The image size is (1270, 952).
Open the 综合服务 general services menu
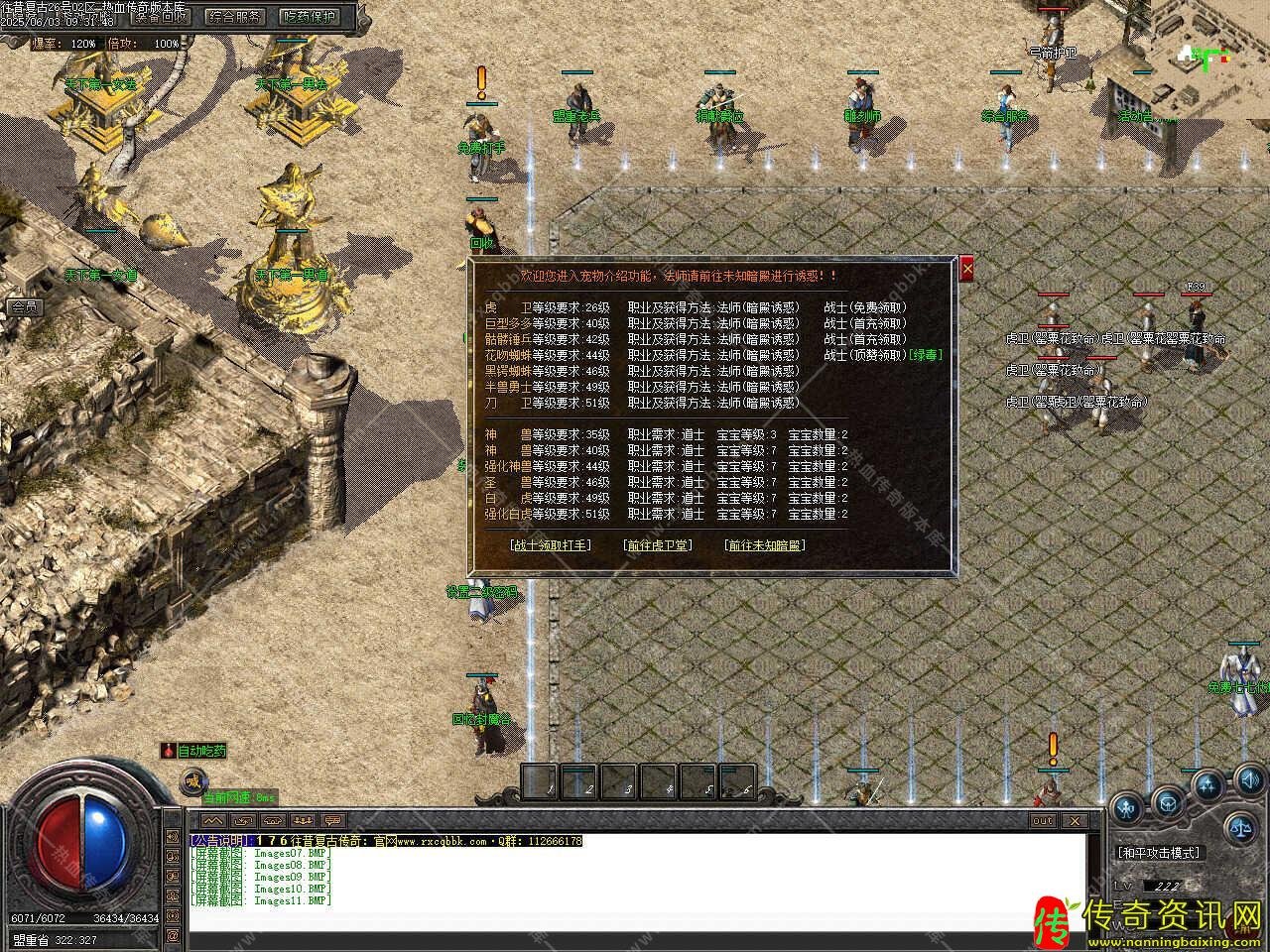pyautogui.click(x=234, y=16)
